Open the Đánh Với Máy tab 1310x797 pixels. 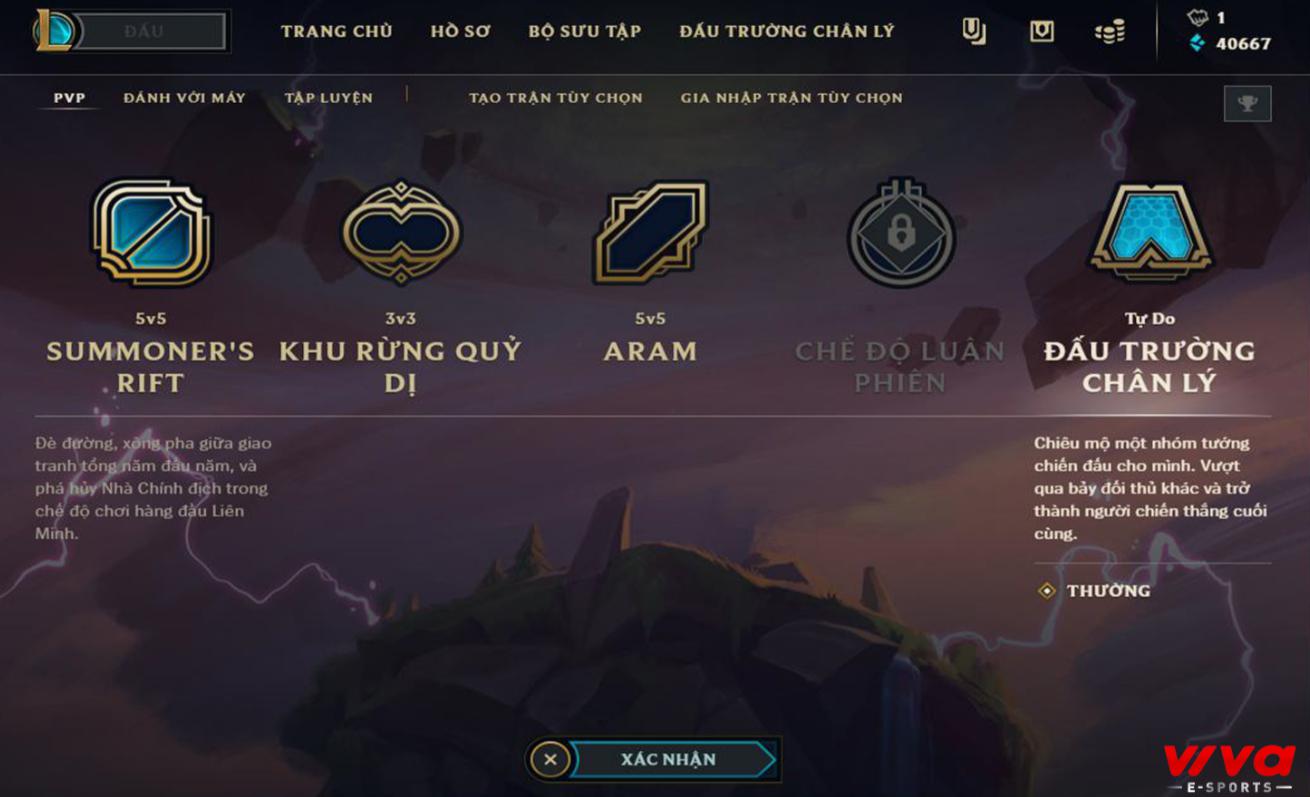(184, 98)
